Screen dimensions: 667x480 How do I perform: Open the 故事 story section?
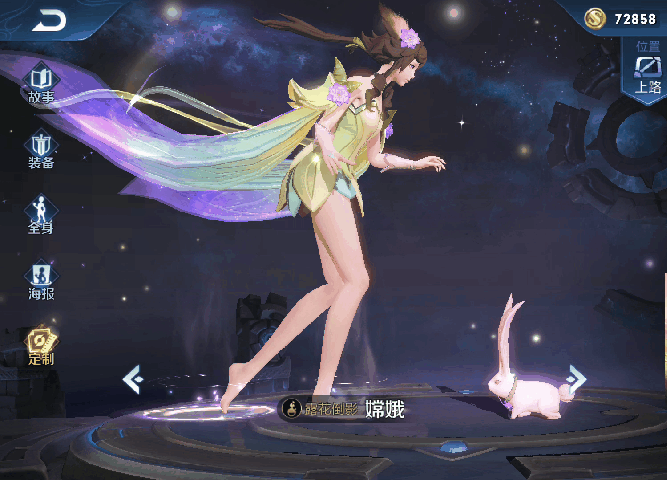pyautogui.click(x=41, y=81)
